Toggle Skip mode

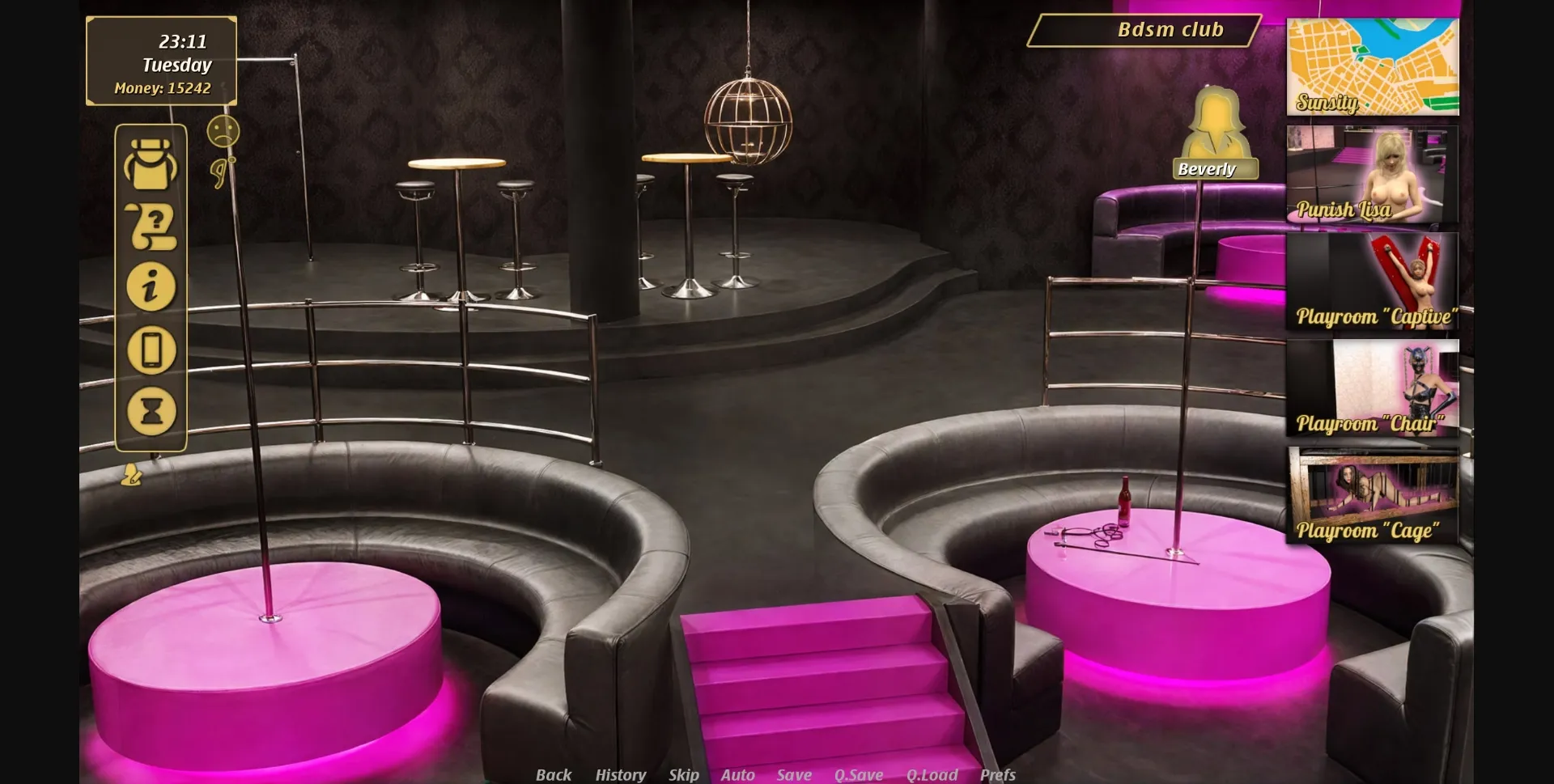coord(684,774)
